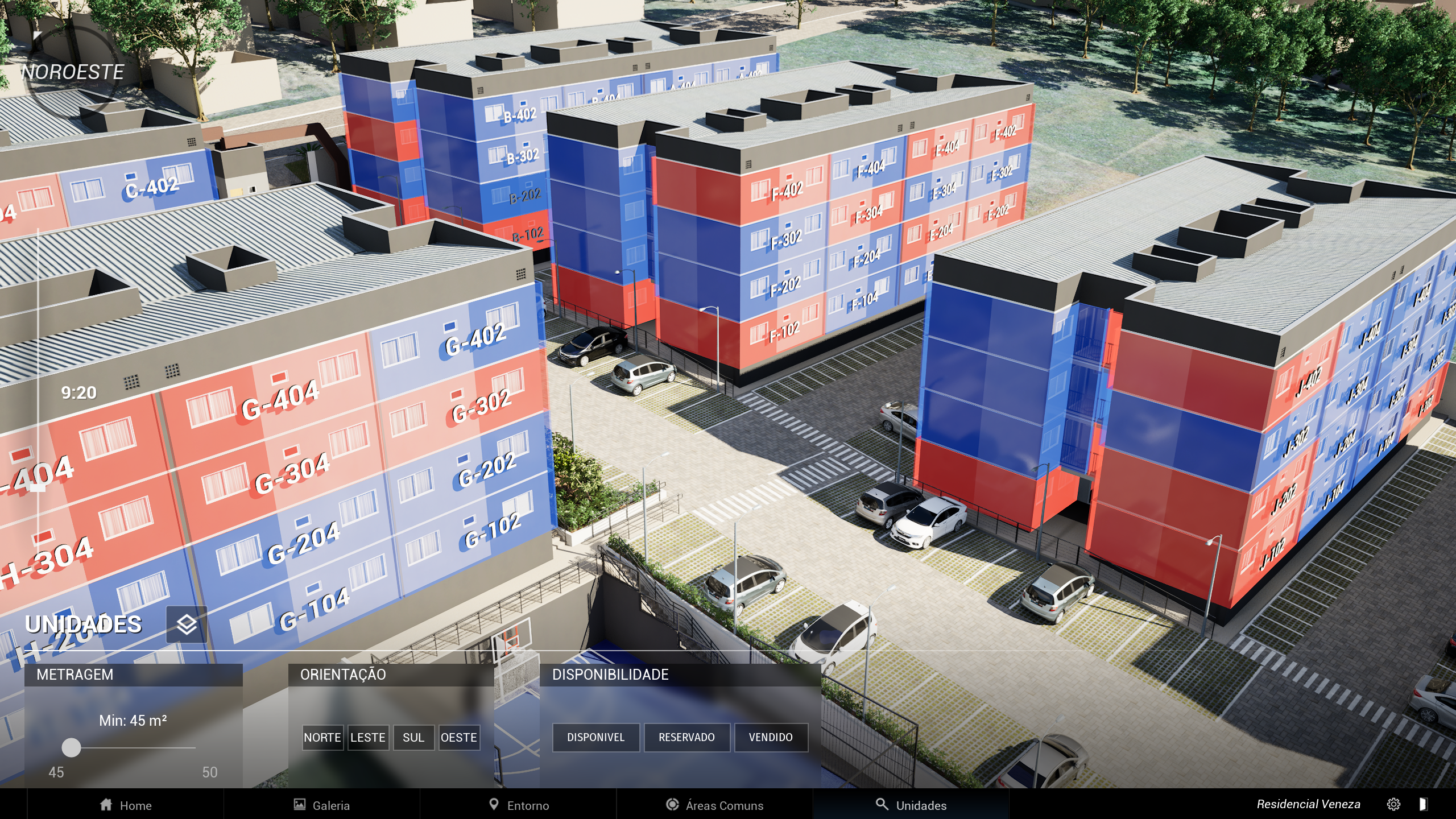Filter by RESERVADO availability
The width and height of the screenshot is (1456, 819).
pyautogui.click(x=686, y=738)
